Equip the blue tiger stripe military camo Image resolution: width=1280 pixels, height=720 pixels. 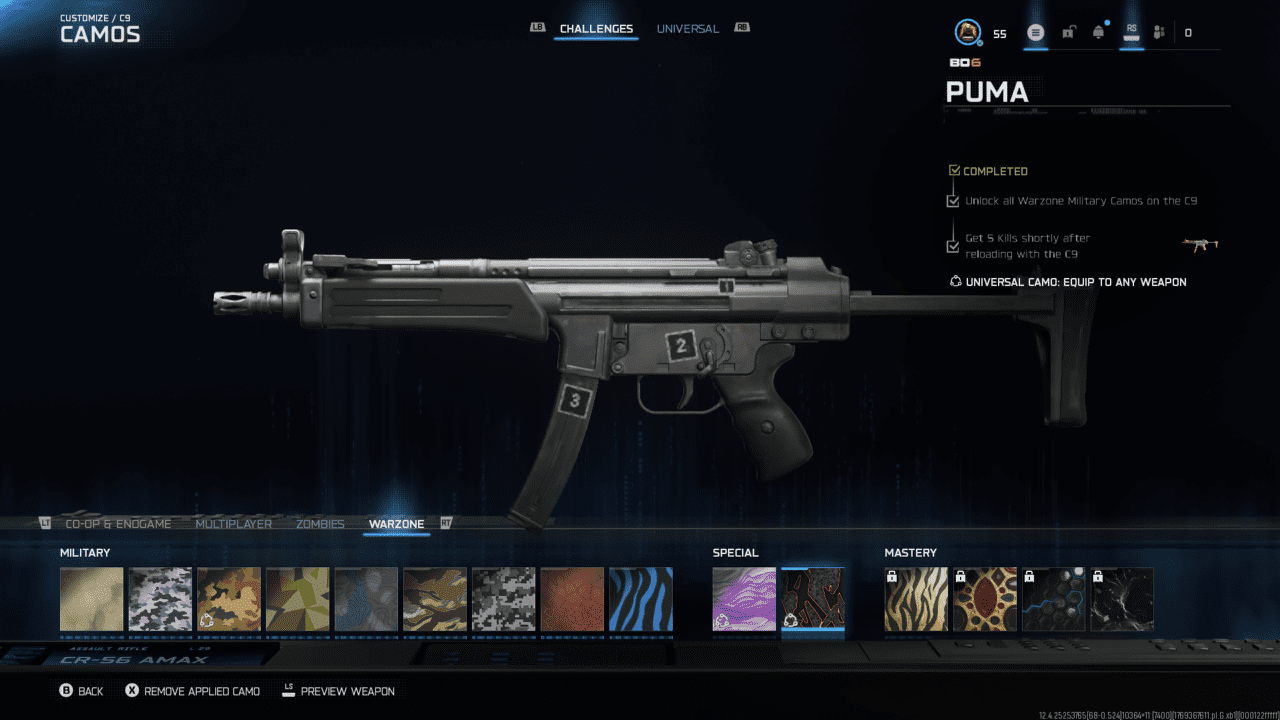click(641, 599)
